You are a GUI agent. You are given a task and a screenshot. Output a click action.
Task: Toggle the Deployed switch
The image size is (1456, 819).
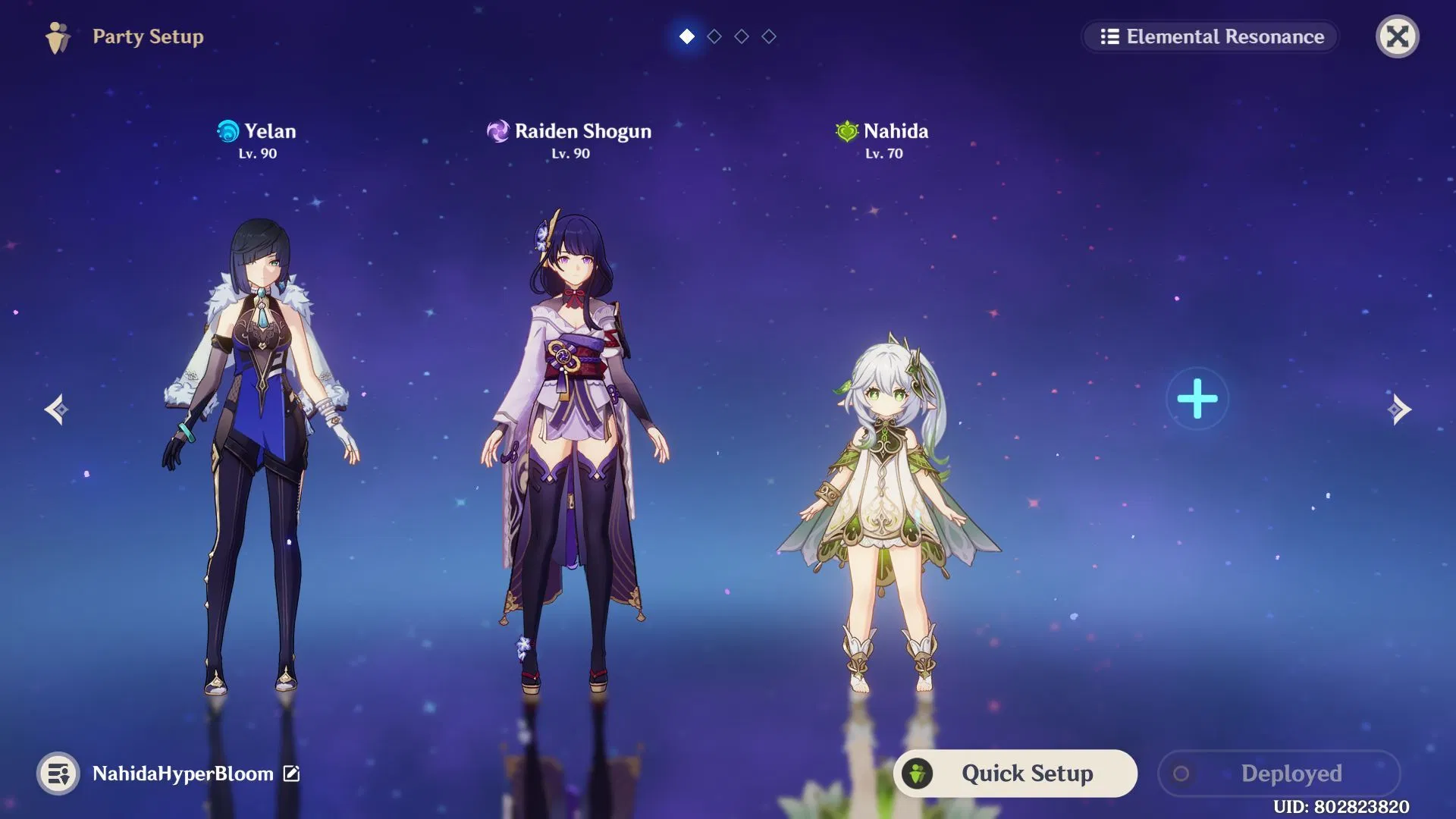[x=1181, y=773]
